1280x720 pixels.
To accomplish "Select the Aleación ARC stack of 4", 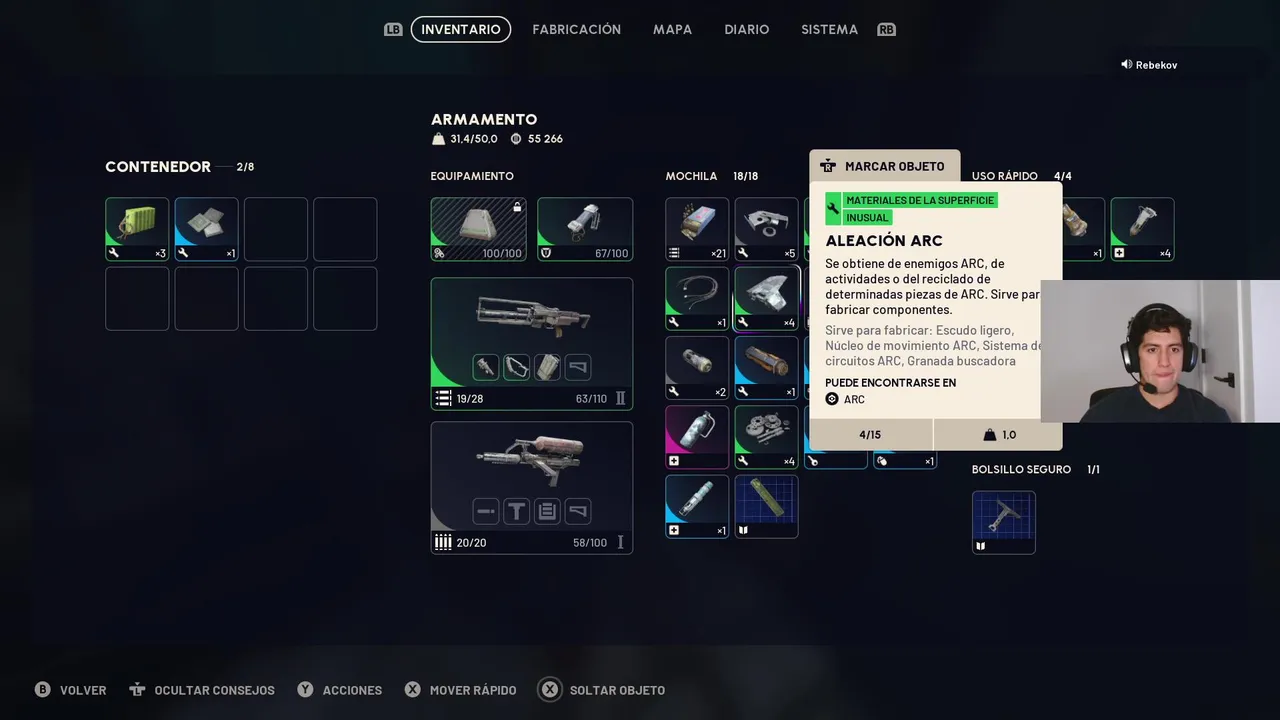I will coord(766,298).
